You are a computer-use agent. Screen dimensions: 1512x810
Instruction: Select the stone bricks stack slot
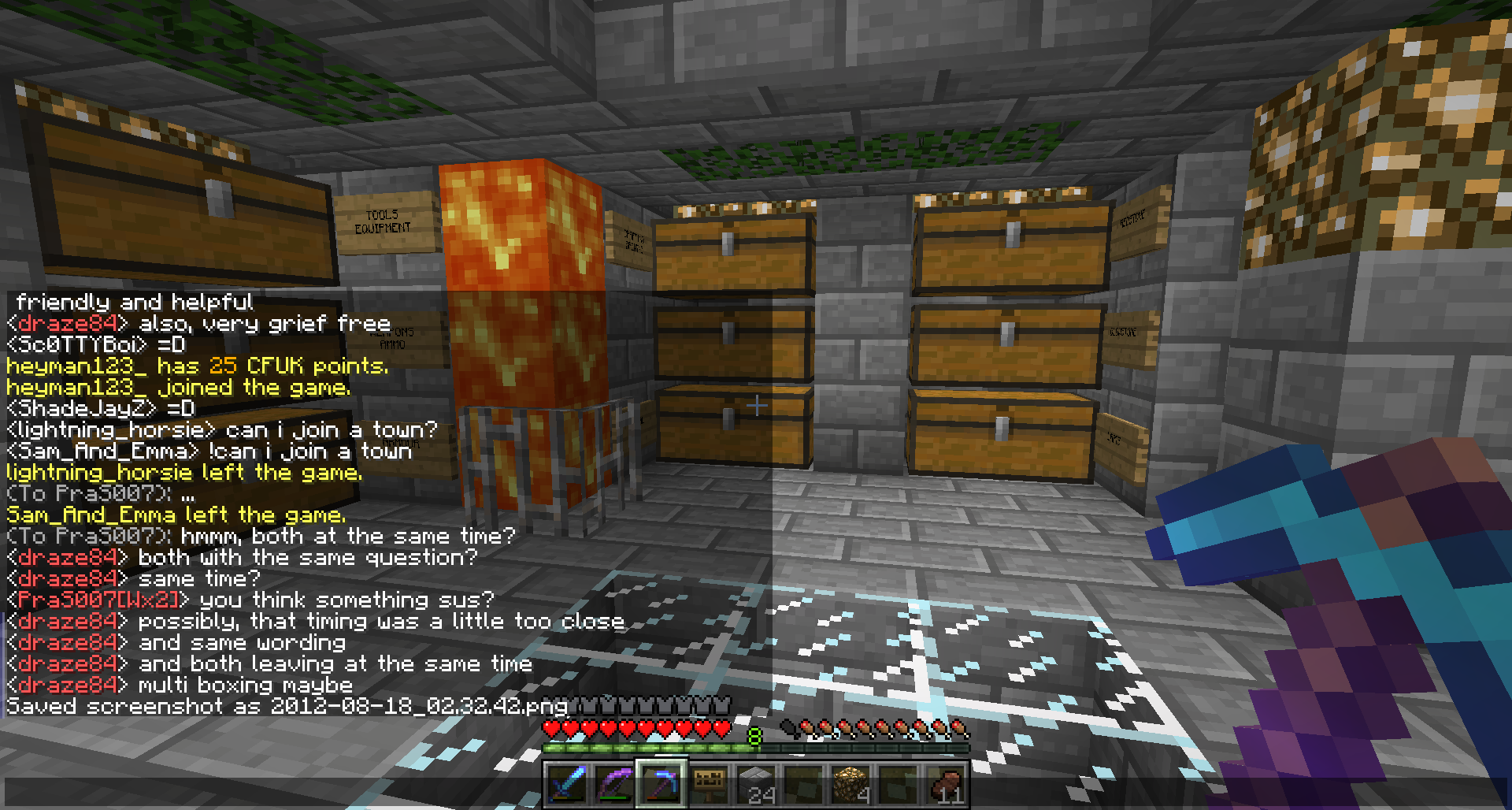(756, 785)
